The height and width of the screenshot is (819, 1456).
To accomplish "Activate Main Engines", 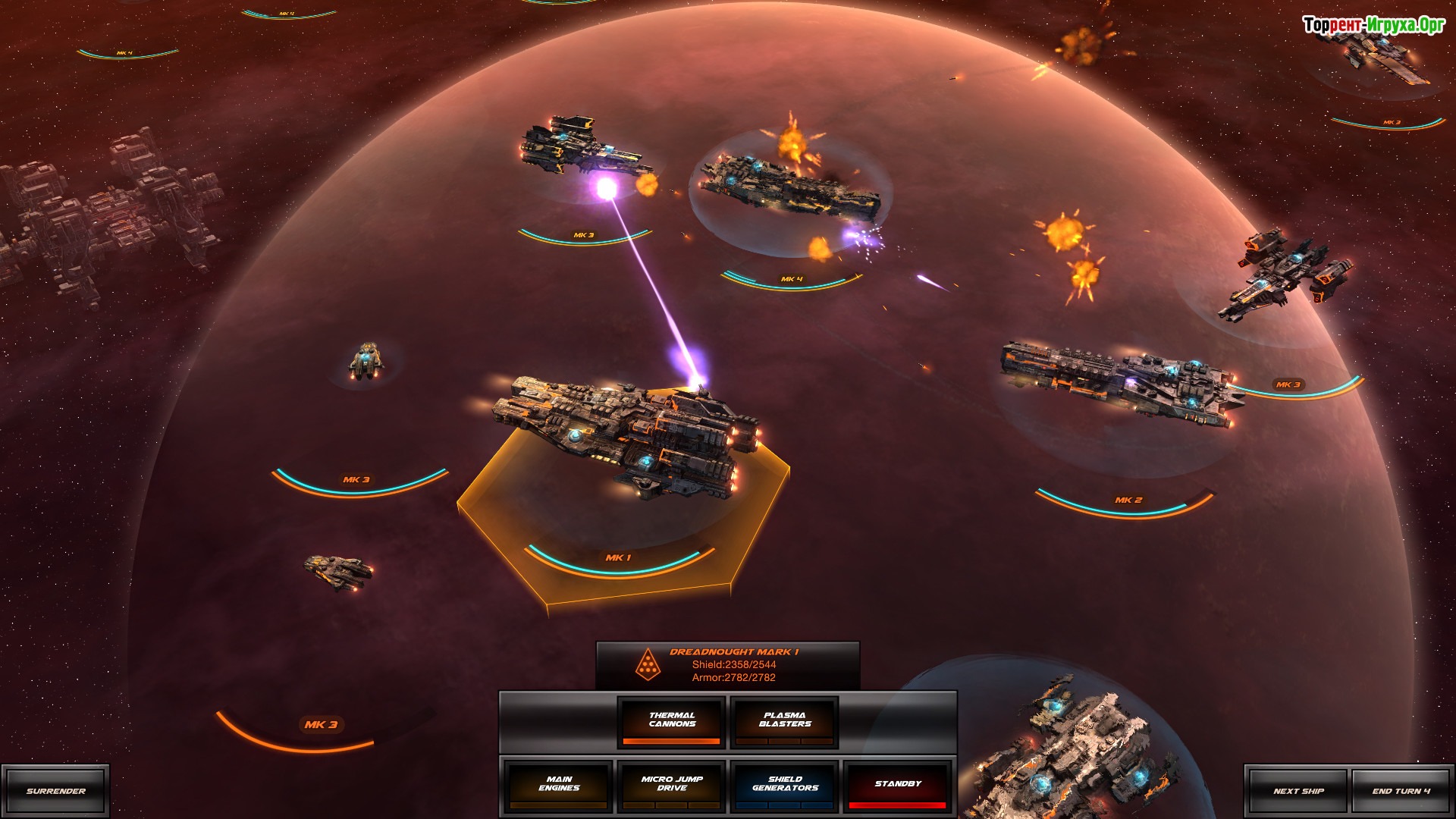I will pyautogui.click(x=559, y=785).
